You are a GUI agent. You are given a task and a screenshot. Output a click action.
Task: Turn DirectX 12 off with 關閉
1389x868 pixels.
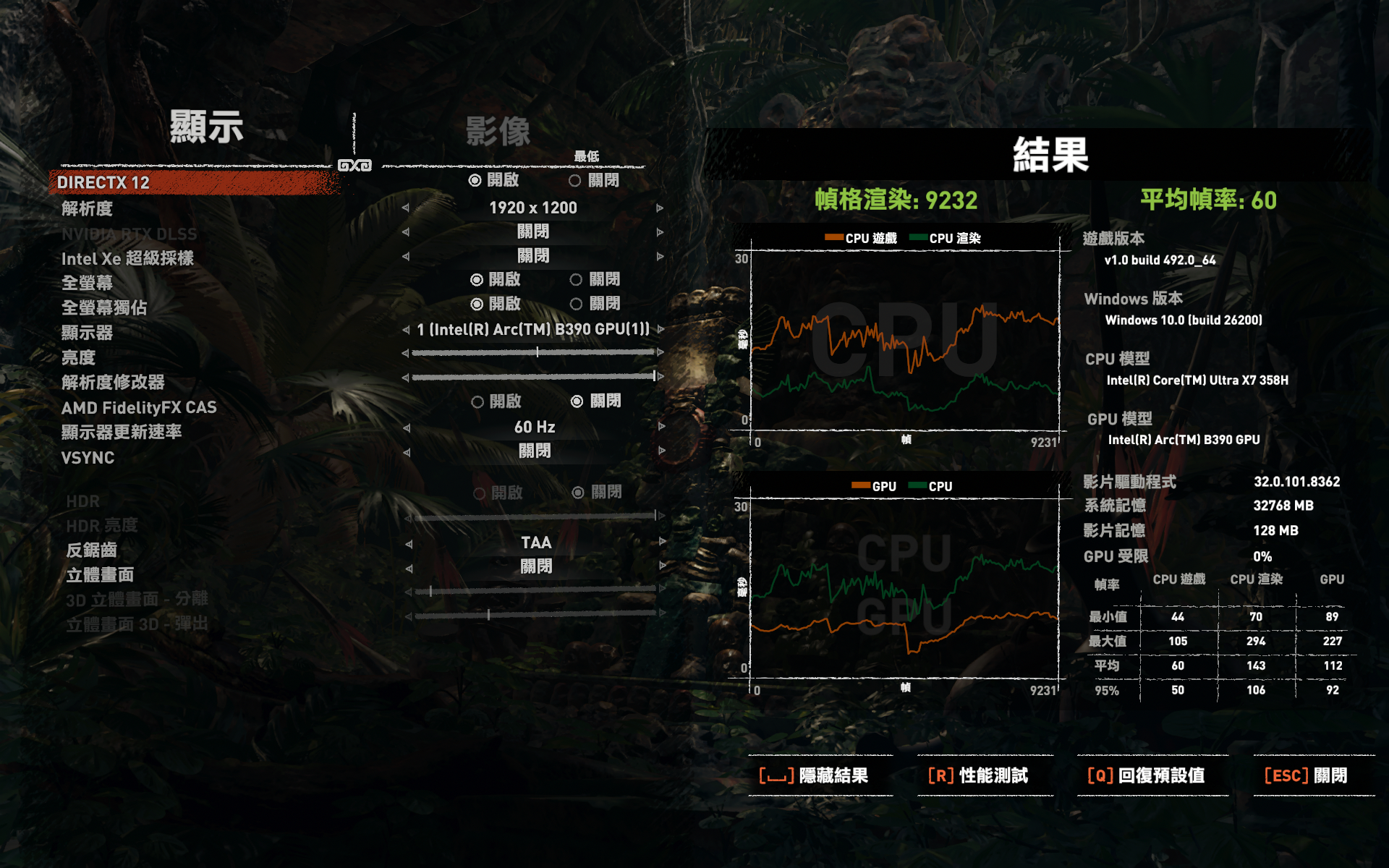tap(576, 181)
